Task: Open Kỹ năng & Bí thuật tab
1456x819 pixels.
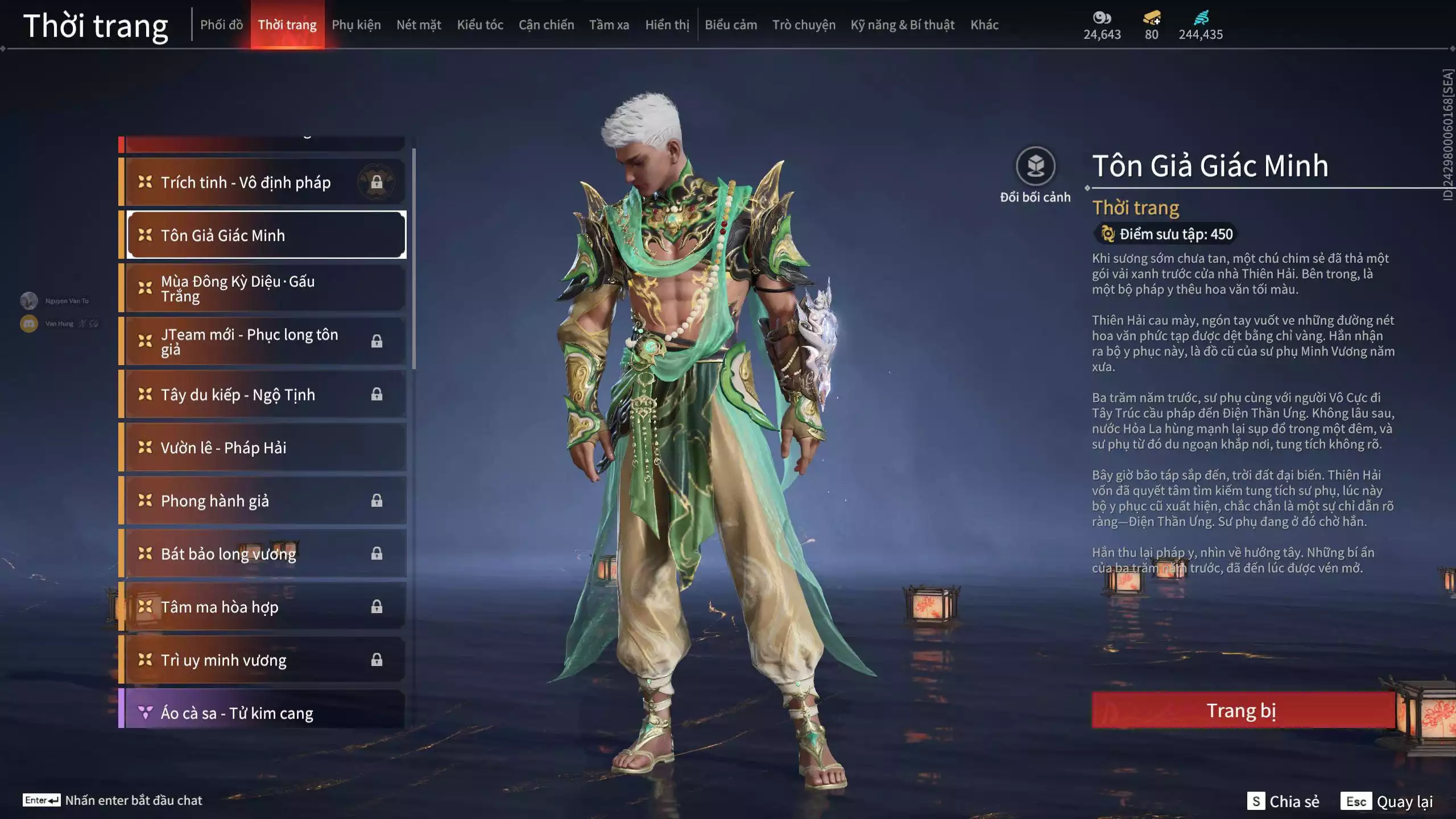Action: pyautogui.click(x=902, y=25)
